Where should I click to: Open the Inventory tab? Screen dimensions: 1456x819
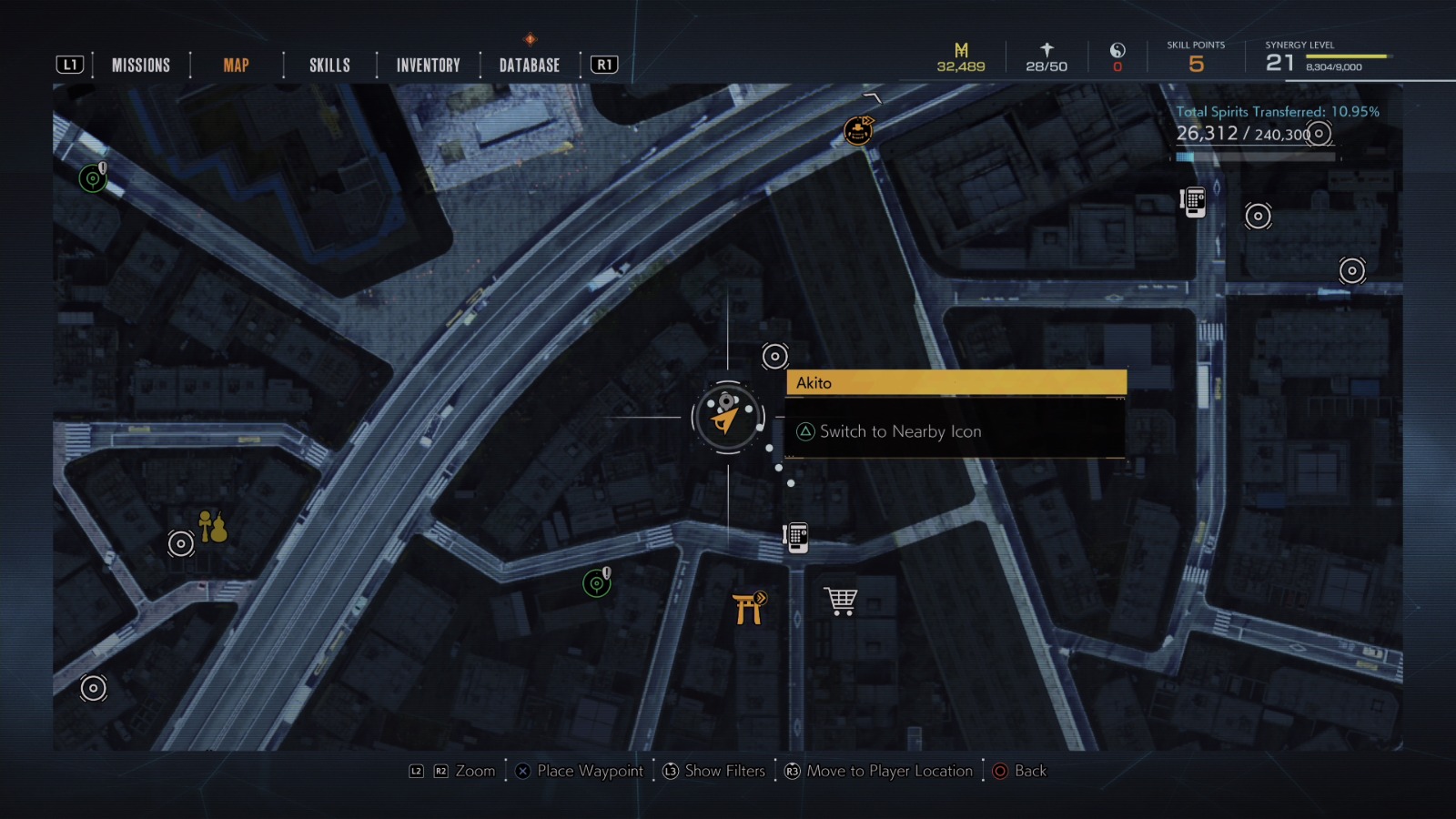427,65
